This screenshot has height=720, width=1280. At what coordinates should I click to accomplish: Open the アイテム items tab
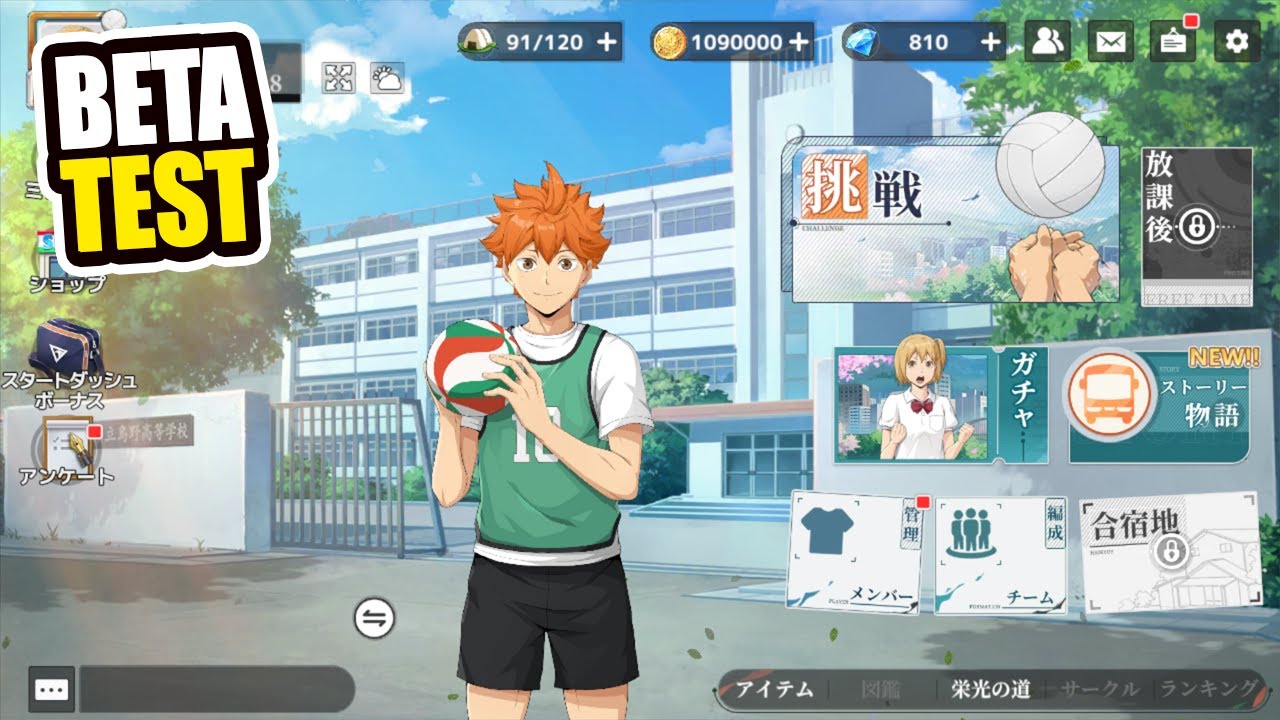click(x=775, y=689)
